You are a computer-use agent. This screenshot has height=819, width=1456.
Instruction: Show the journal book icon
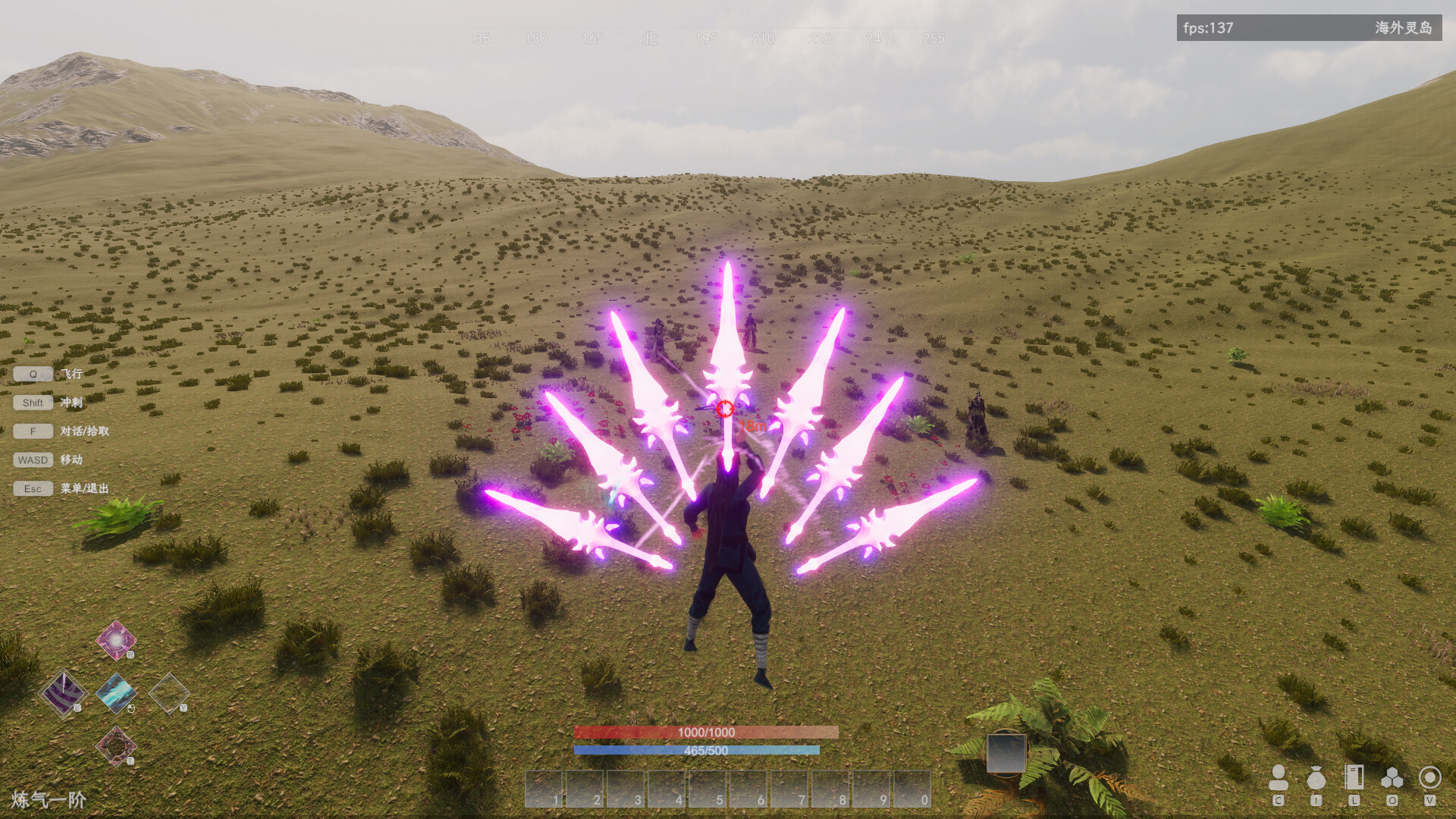pyautogui.click(x=1354, y=778)
